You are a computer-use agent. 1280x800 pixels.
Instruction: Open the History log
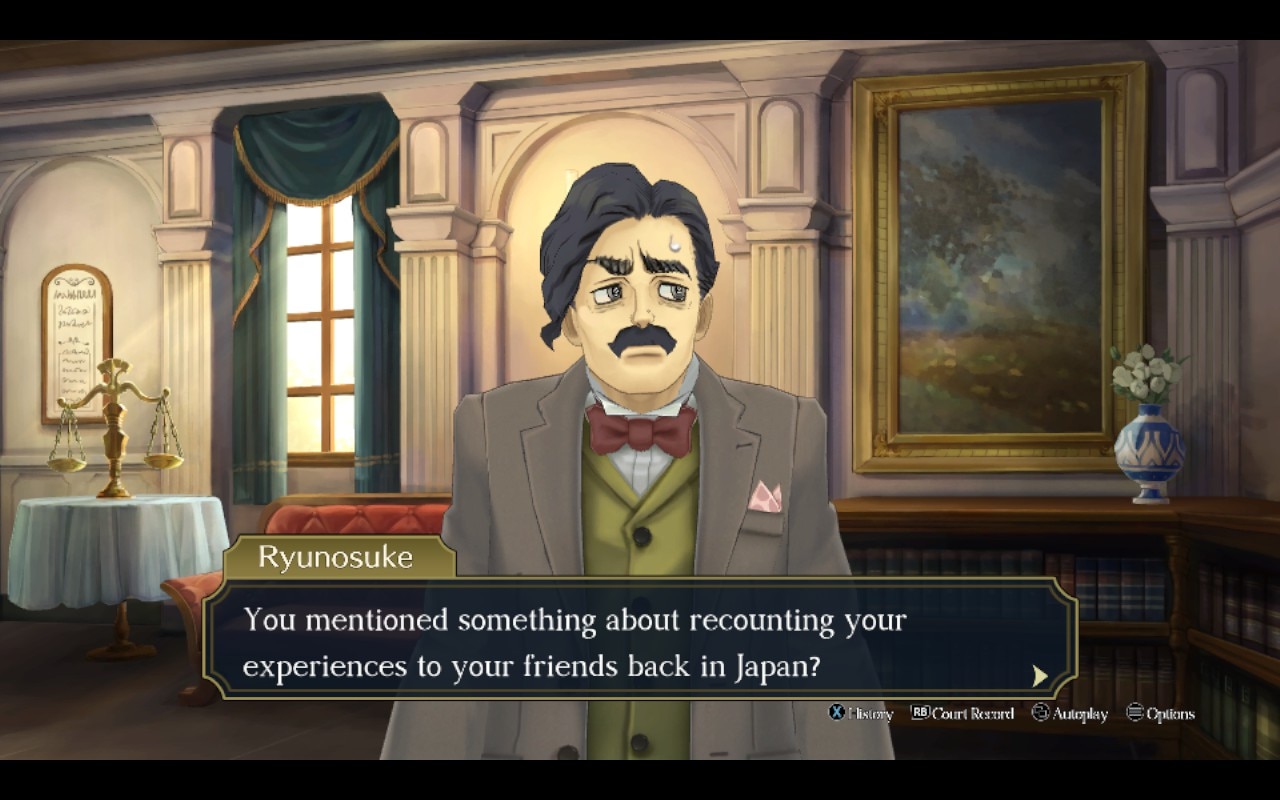click(x=861, y=713)
